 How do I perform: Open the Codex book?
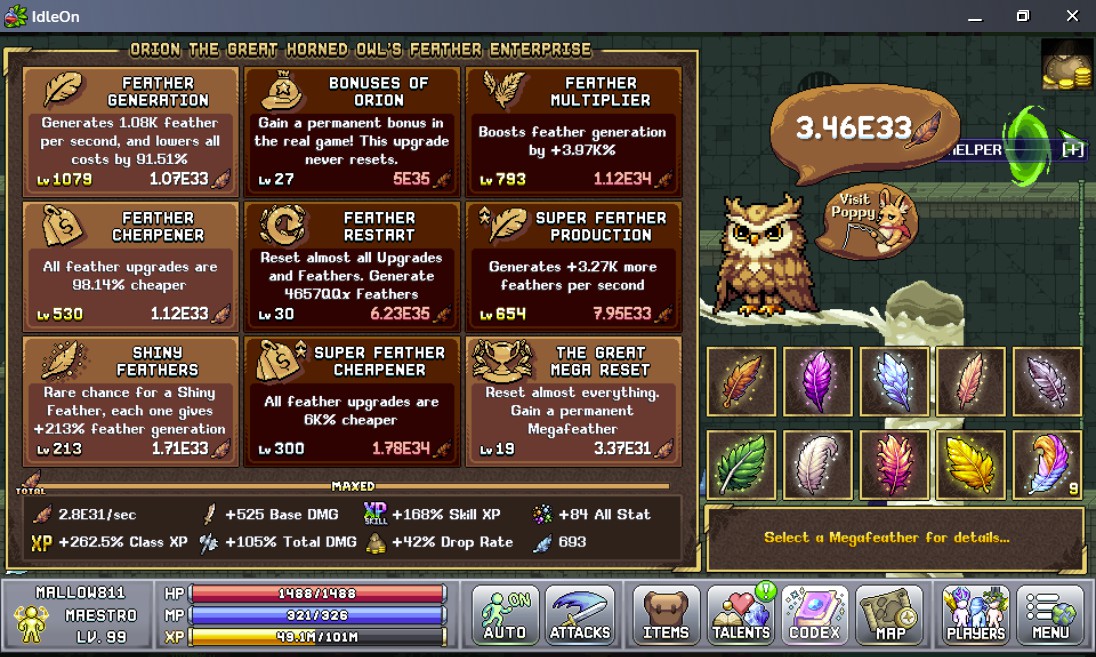(815, 615)
